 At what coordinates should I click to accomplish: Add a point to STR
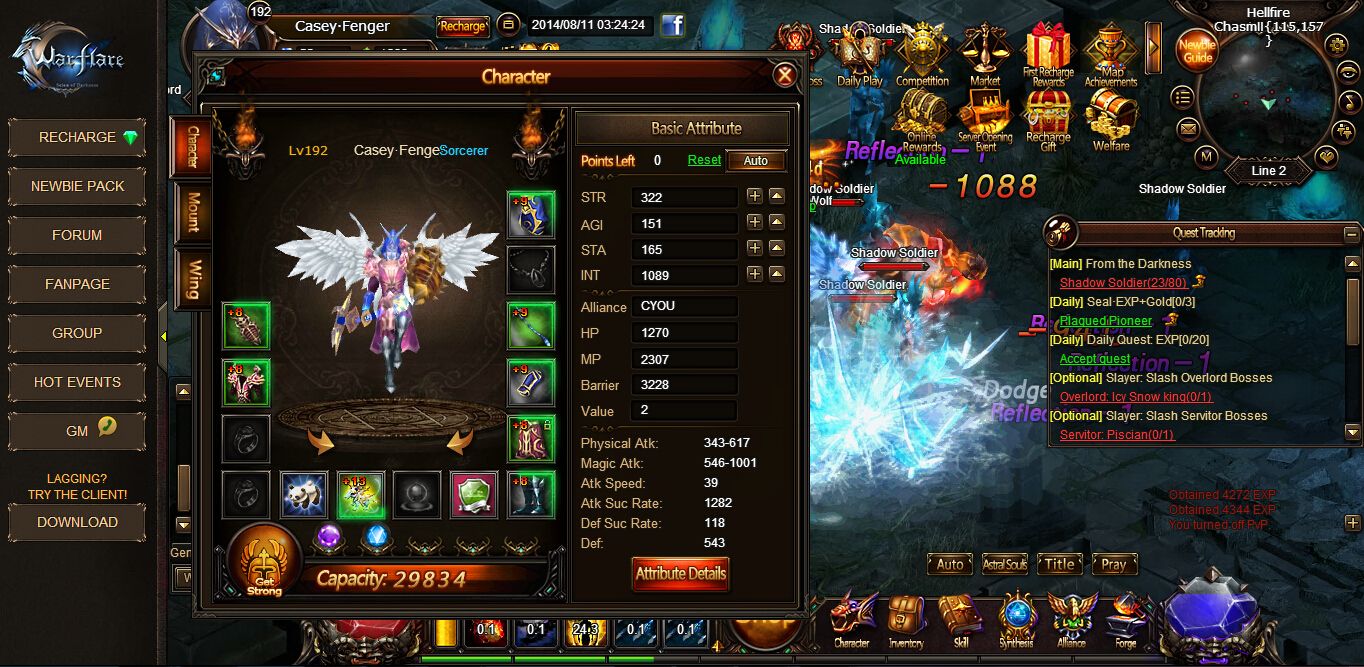(x=754, y=196)
